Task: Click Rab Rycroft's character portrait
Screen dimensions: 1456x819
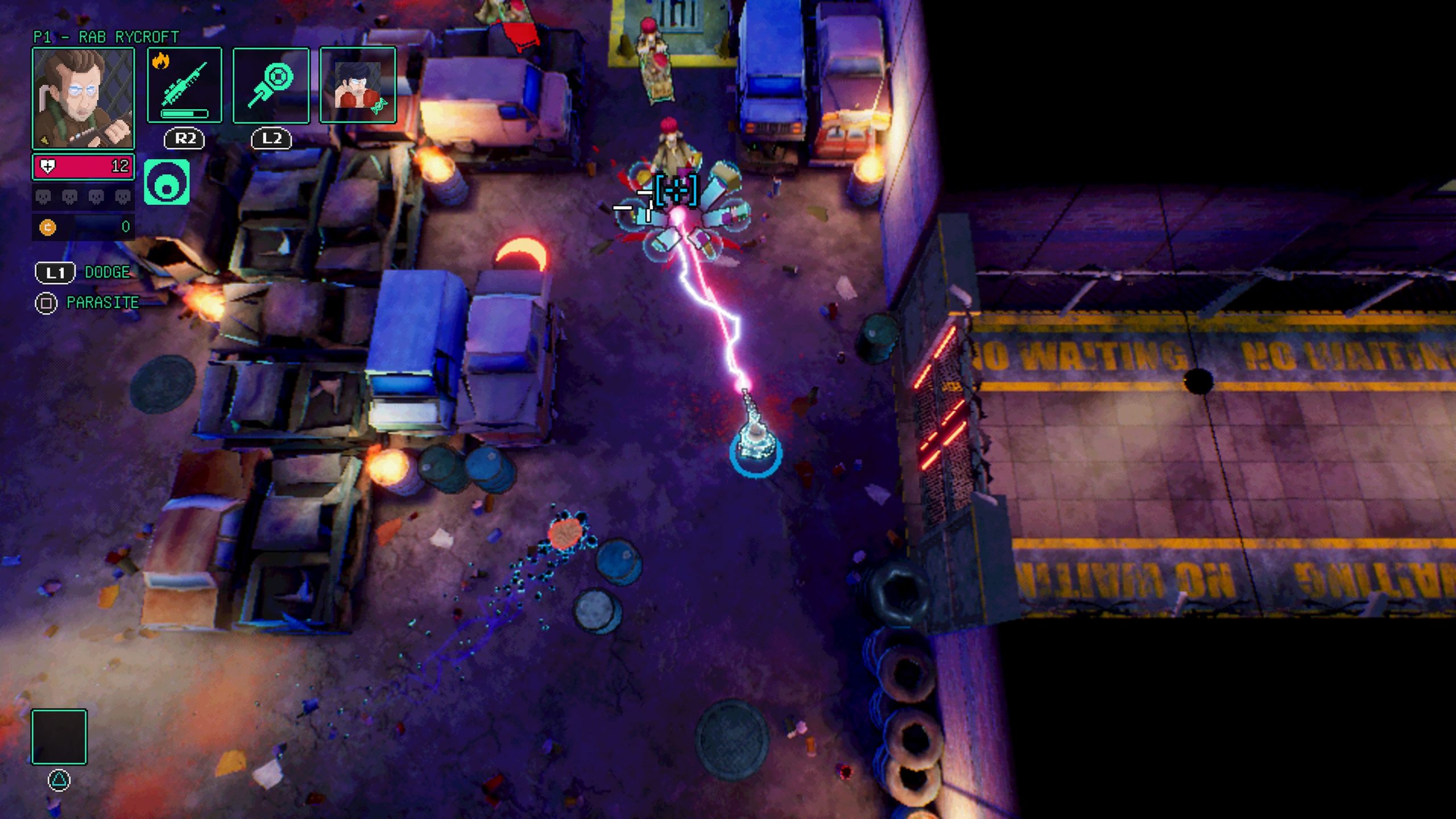Action: [83, 98]
